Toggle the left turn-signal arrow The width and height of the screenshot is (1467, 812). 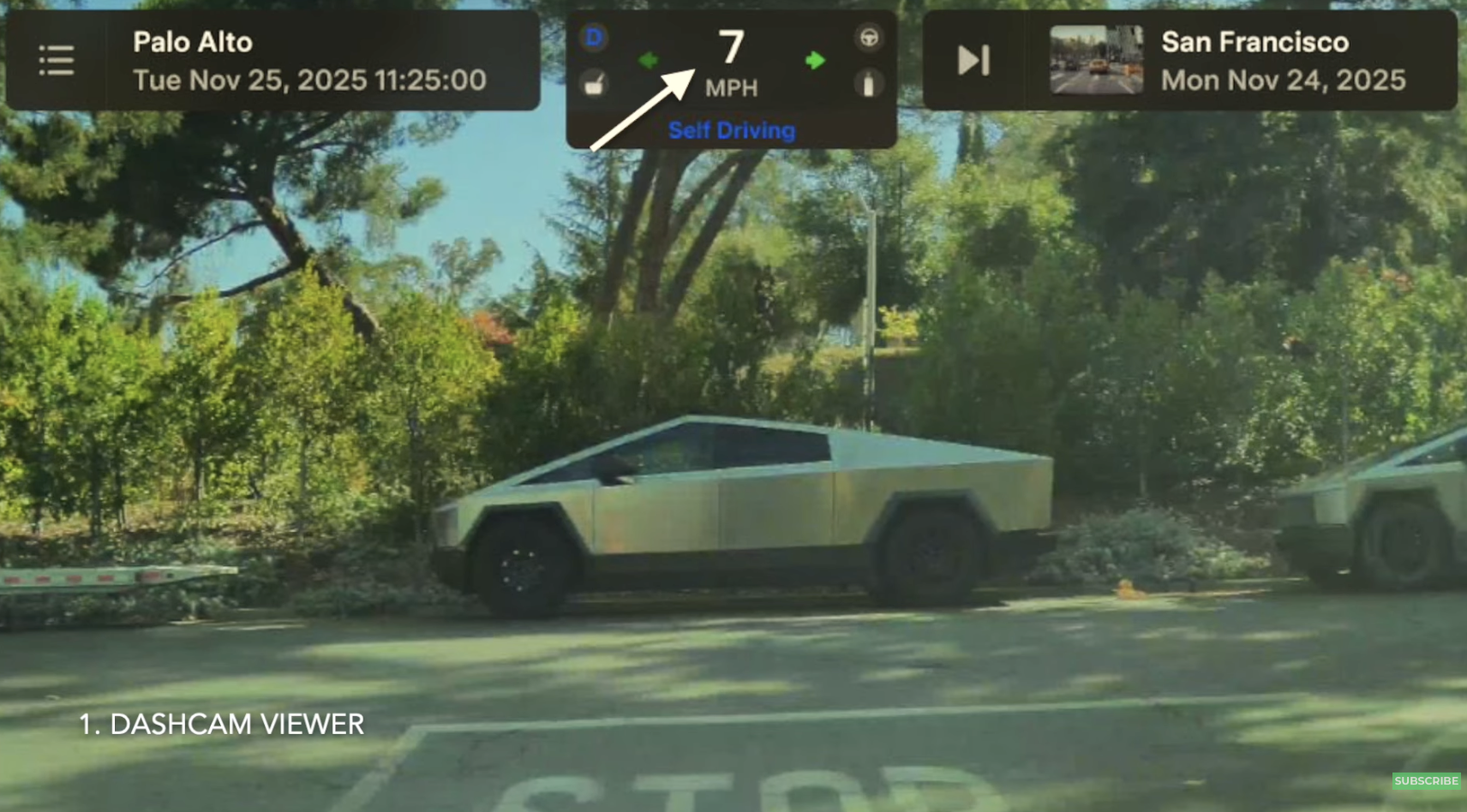coord(650,58)
